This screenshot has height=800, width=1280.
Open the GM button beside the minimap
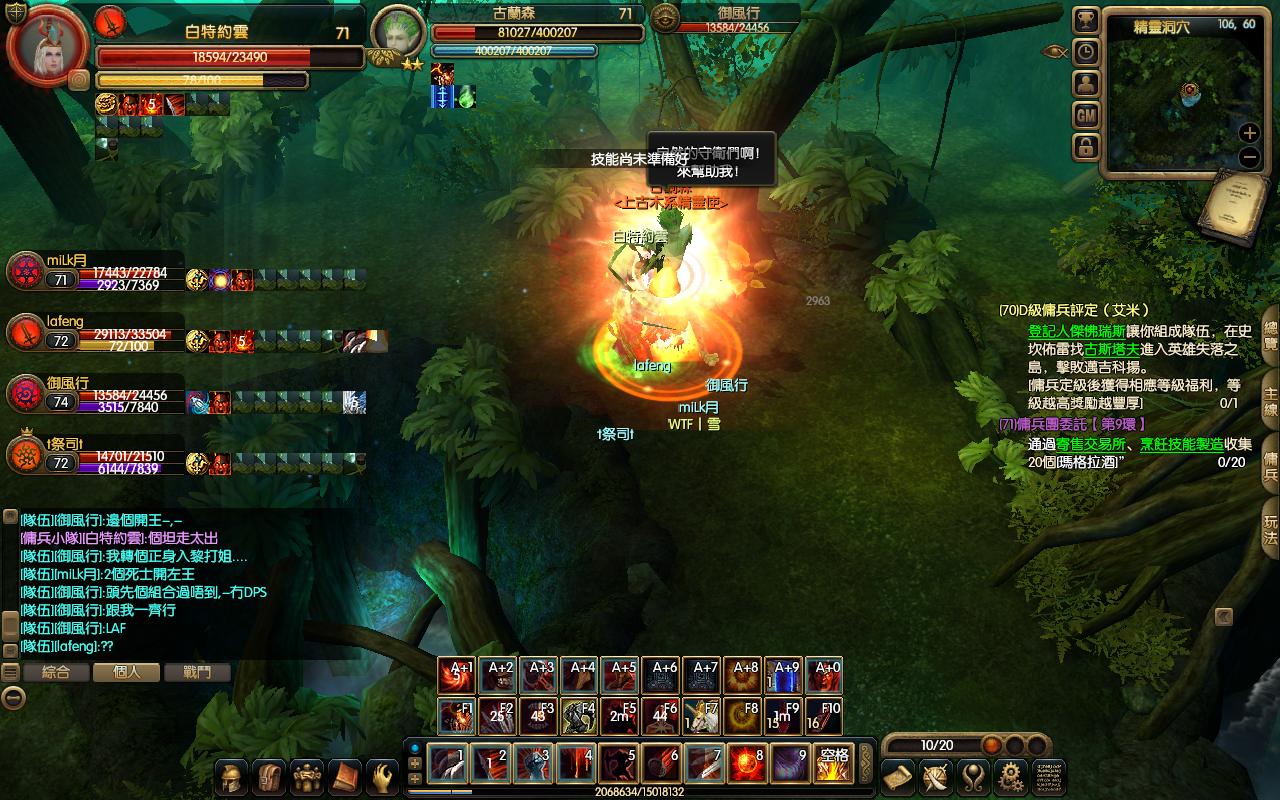point(1086,115)
